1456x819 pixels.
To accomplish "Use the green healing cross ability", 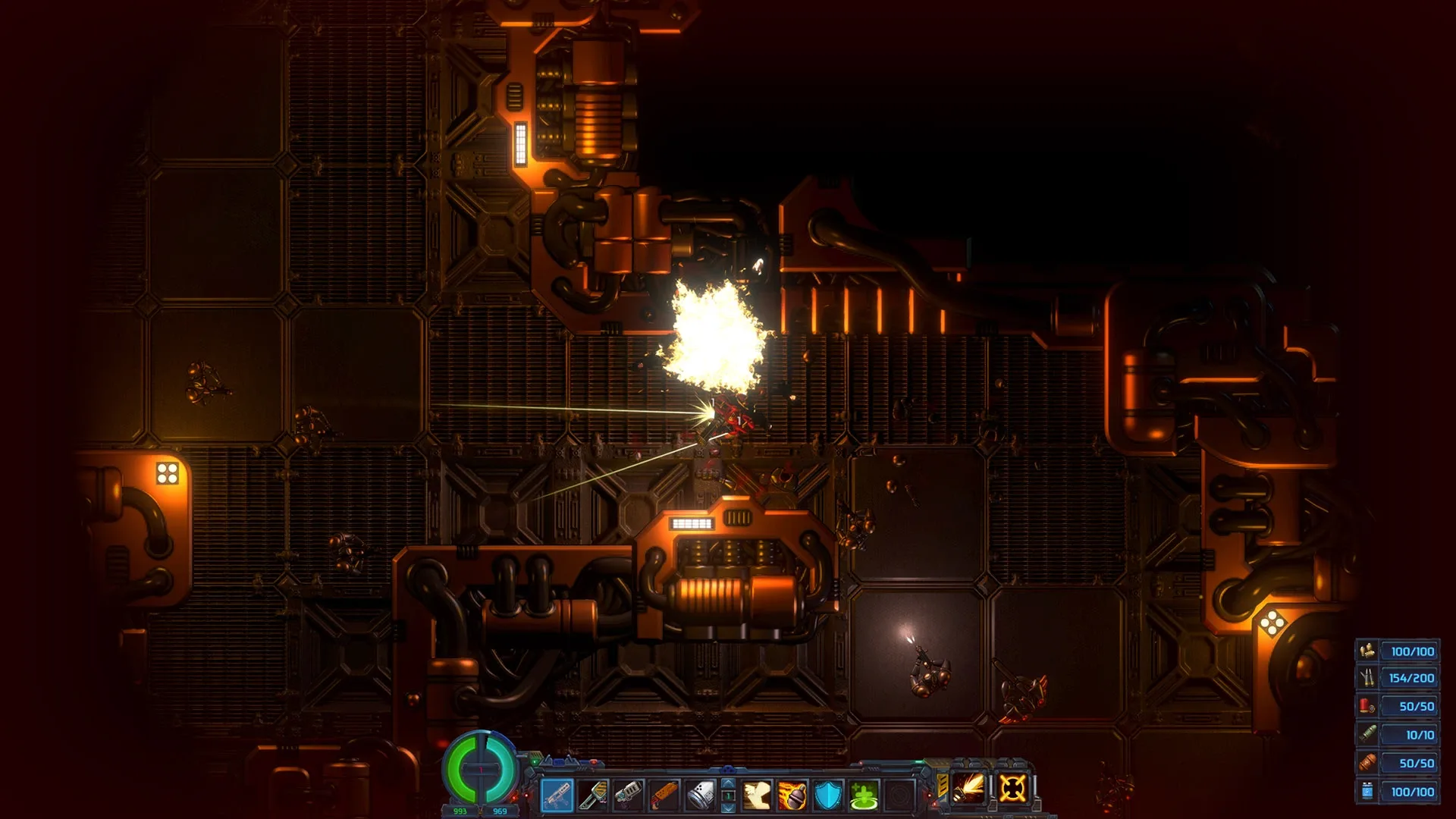I will tap(864, 795).
